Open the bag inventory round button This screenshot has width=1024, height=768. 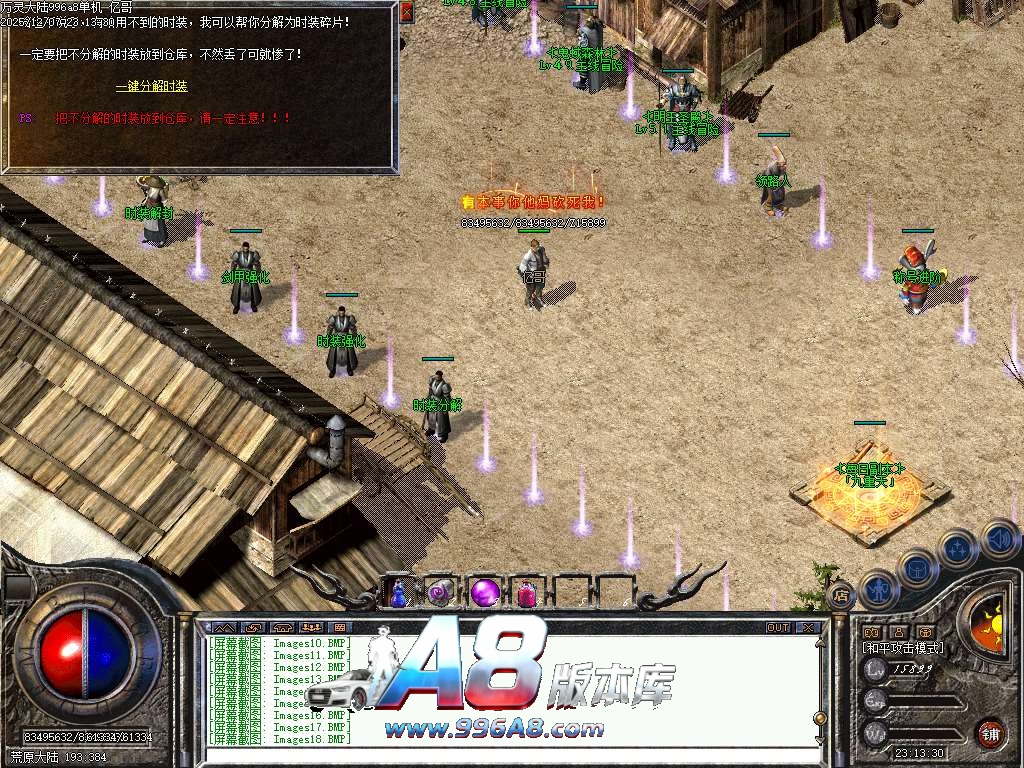coord(917,567)
